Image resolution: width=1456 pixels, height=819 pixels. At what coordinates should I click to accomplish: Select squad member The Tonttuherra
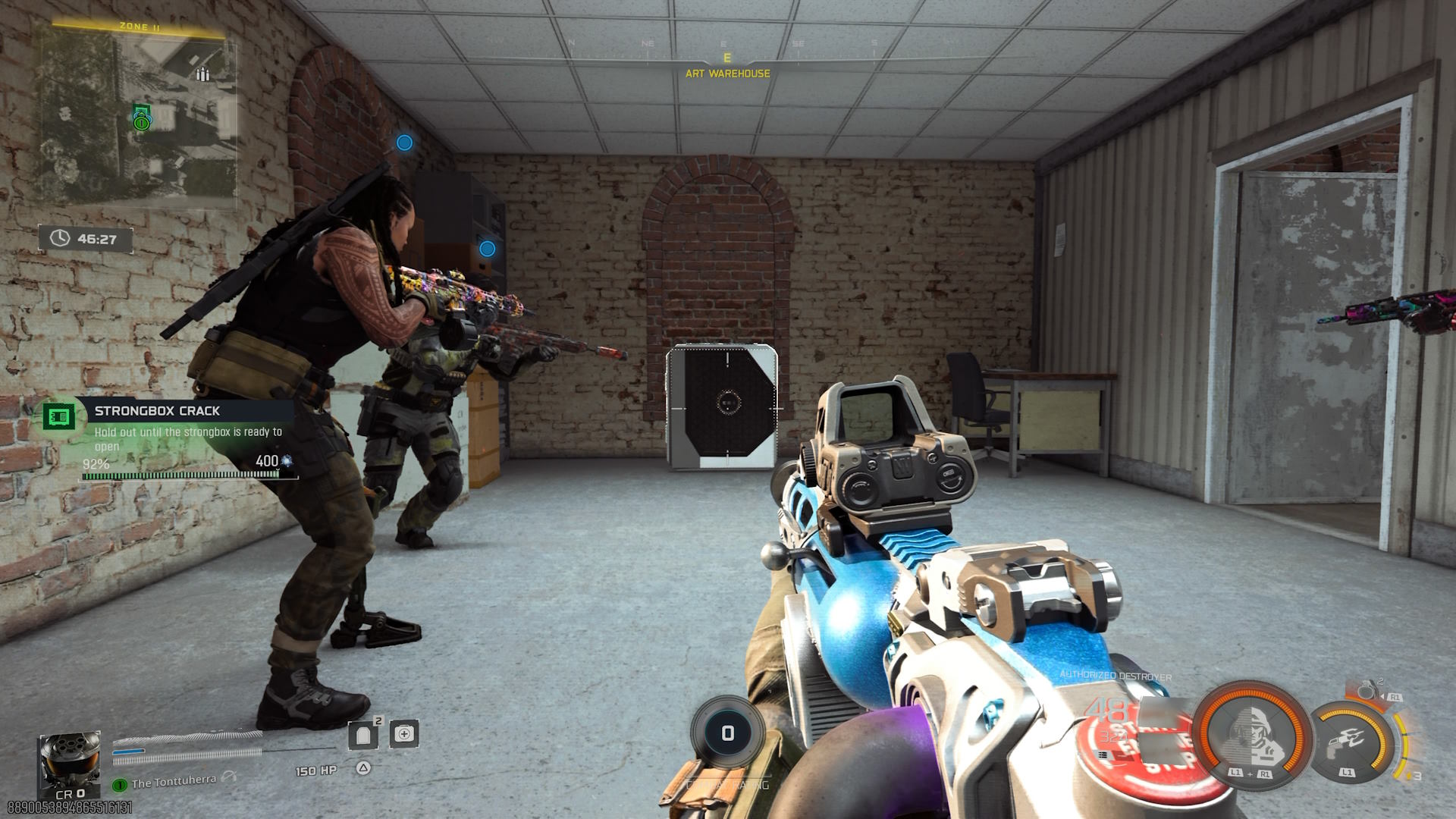point(173,782)
